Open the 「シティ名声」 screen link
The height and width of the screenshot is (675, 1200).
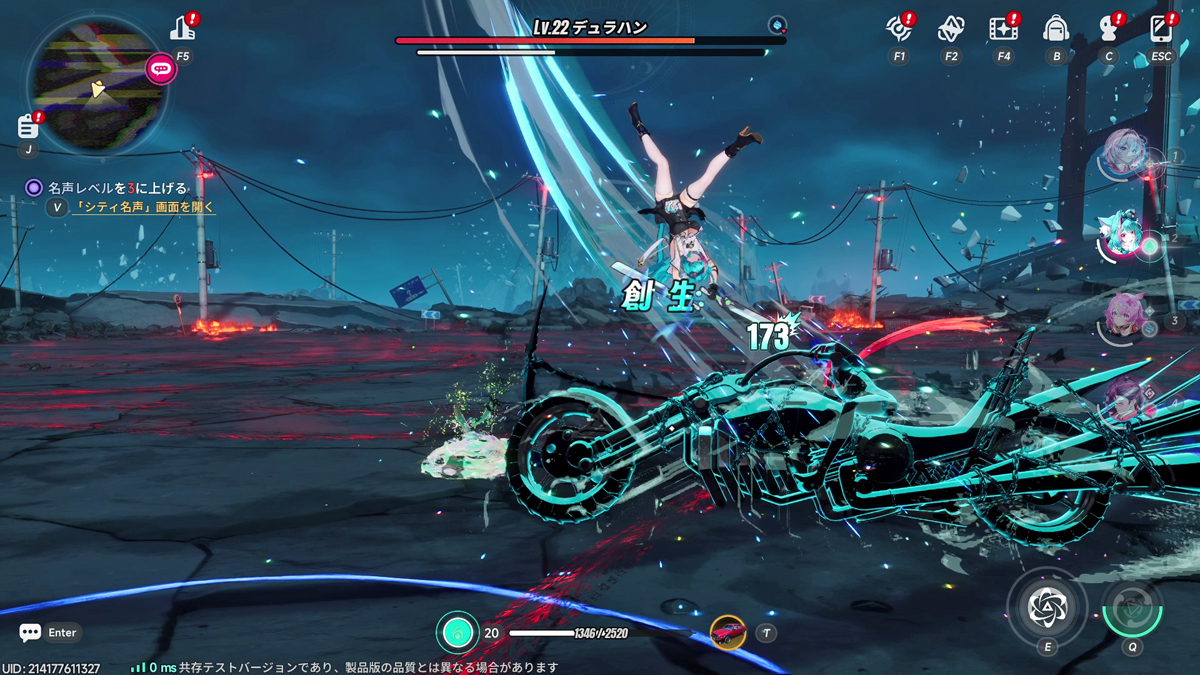[144, 208]
